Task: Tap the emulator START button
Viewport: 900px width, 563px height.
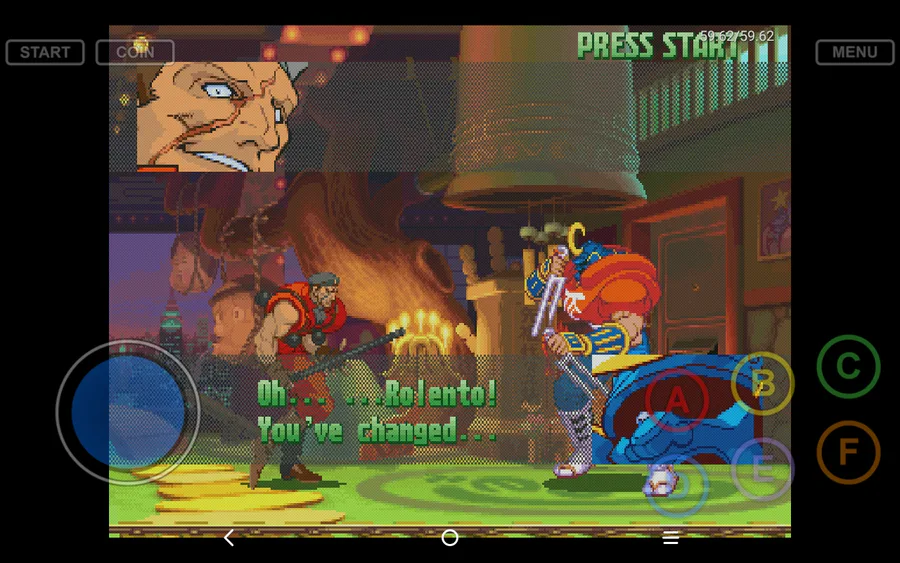Action: (x=45, y=52)
